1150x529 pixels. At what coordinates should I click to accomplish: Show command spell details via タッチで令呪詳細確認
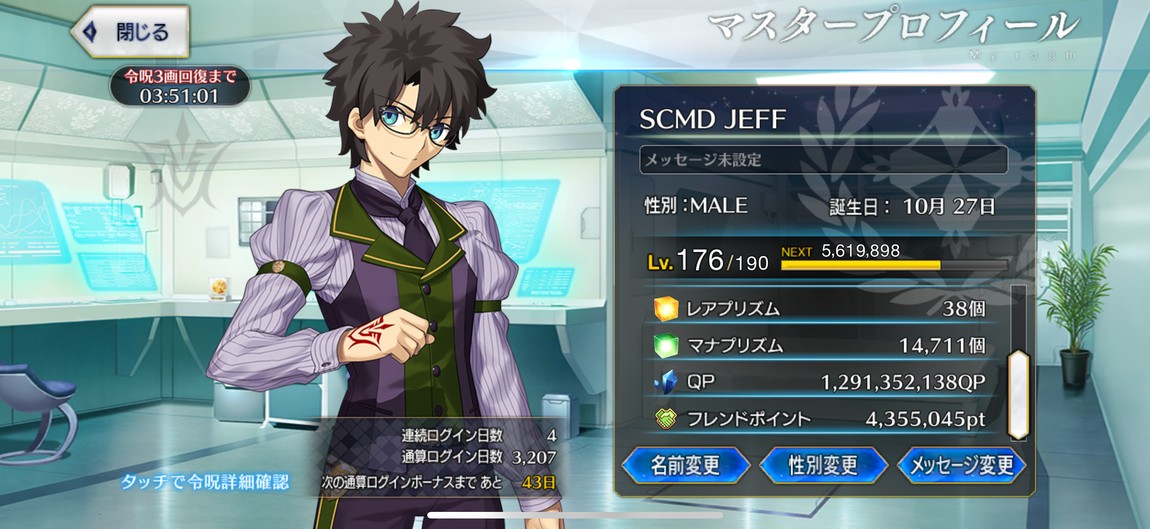click(205, 483)
